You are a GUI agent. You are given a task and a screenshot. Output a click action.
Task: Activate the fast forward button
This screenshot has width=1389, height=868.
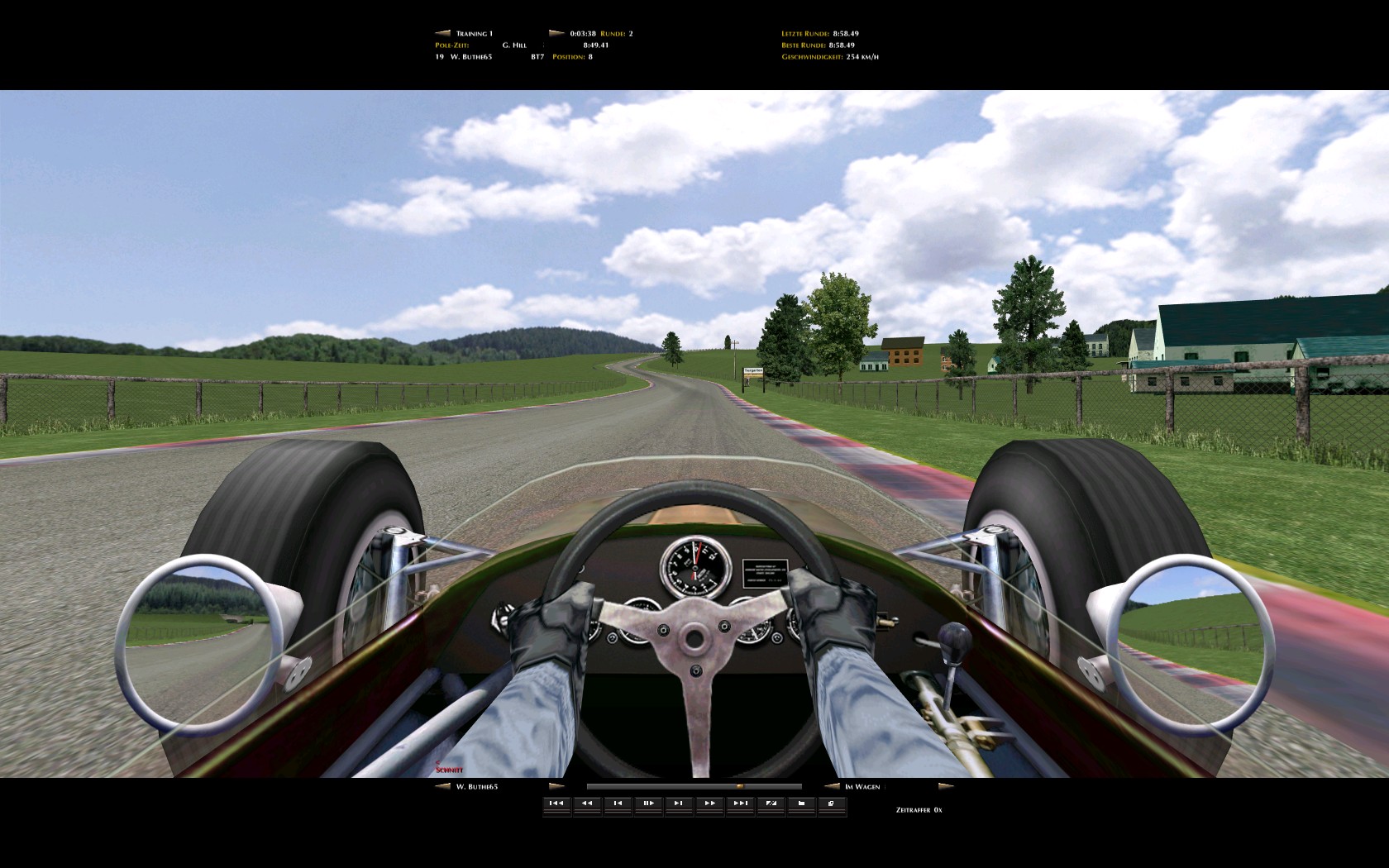click(x=709, y=804)
